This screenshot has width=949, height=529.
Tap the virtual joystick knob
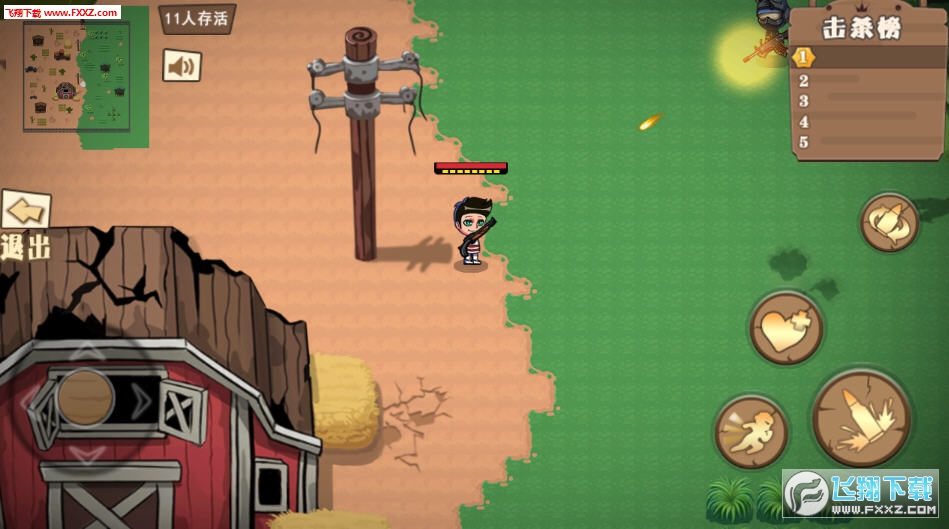pos(85,396)
